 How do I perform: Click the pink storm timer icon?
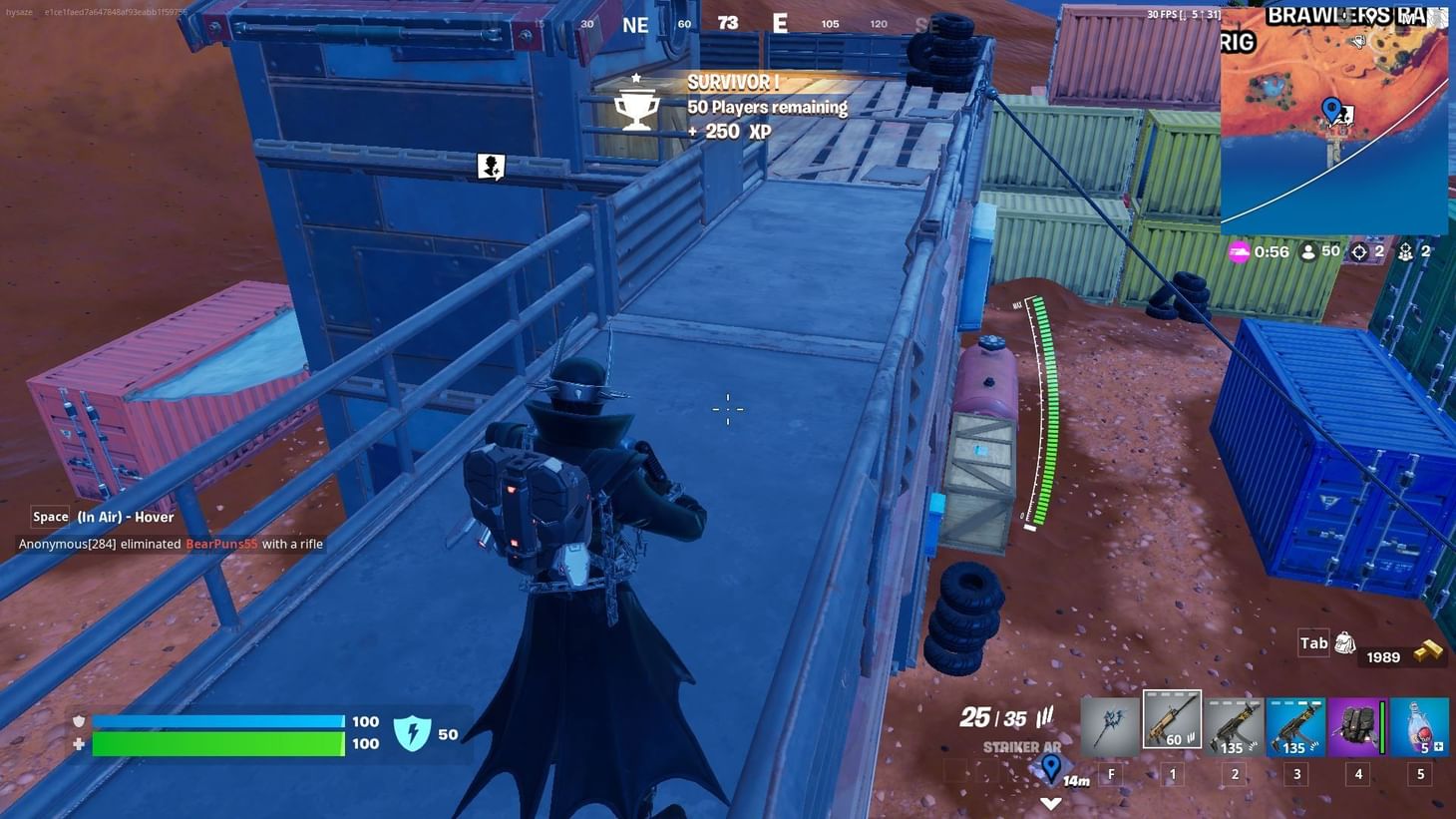point(1240,251)
